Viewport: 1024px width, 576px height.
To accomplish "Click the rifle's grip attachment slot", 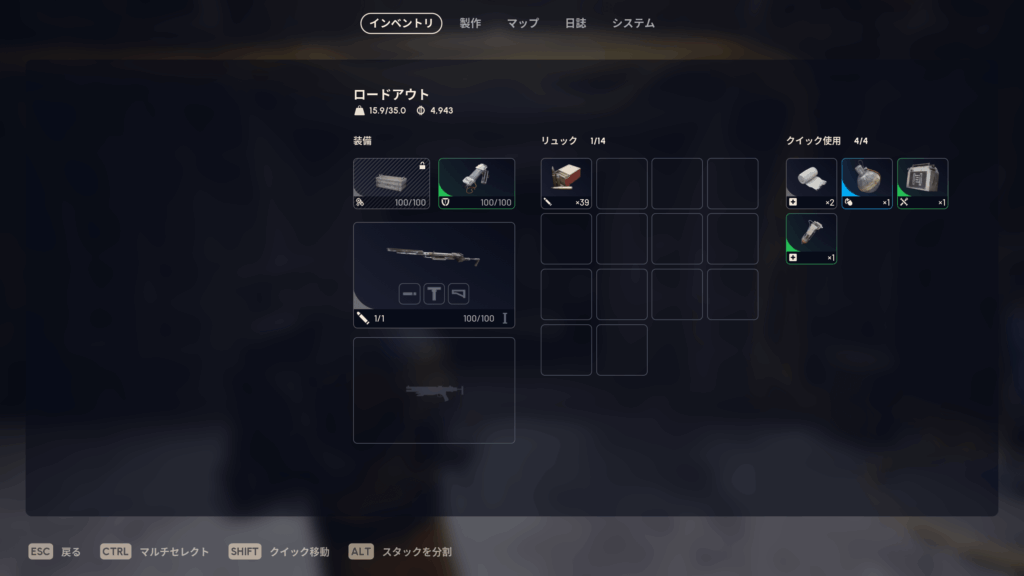I will coord(434,293).
